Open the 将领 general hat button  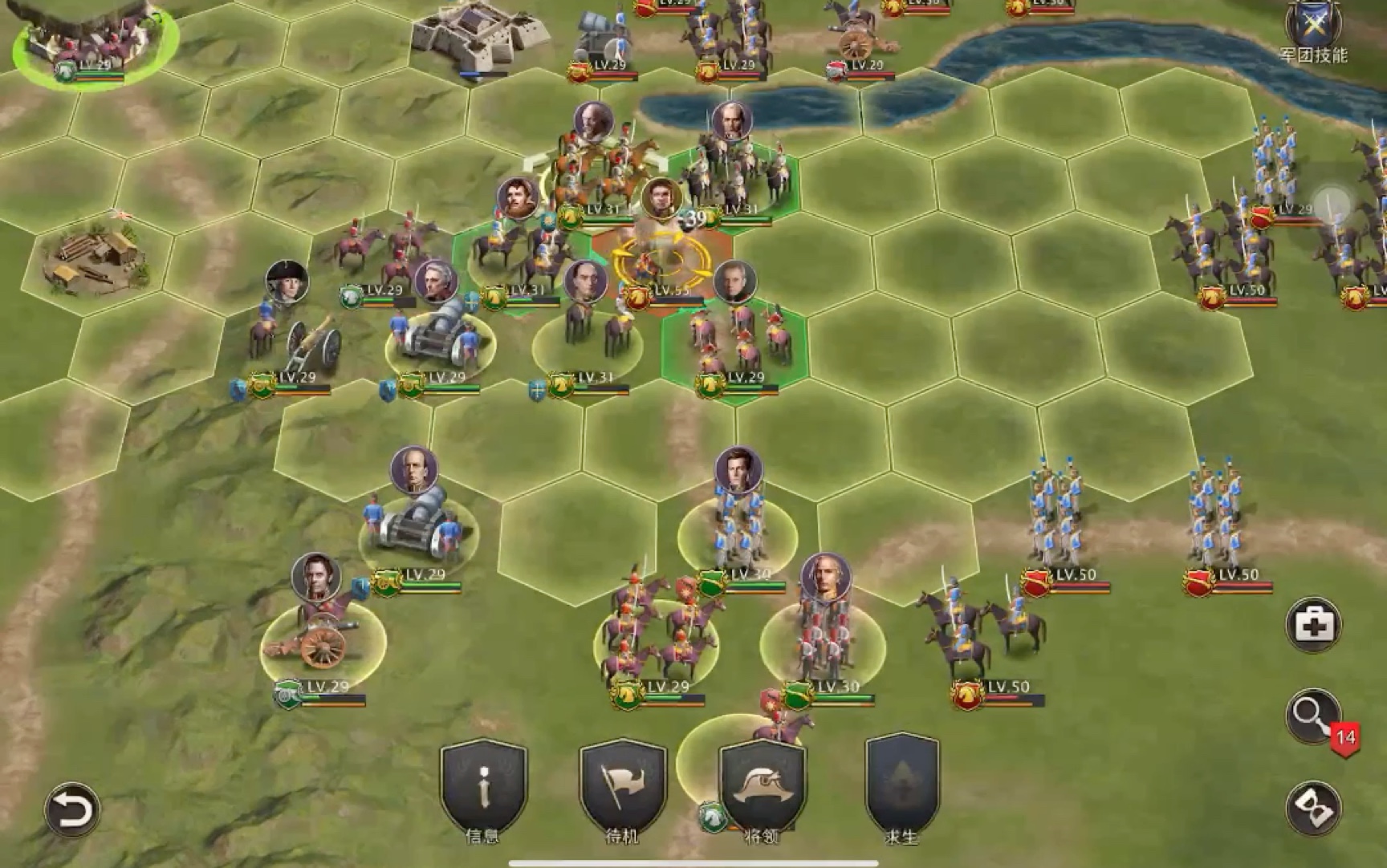click(x=762, y=787)
